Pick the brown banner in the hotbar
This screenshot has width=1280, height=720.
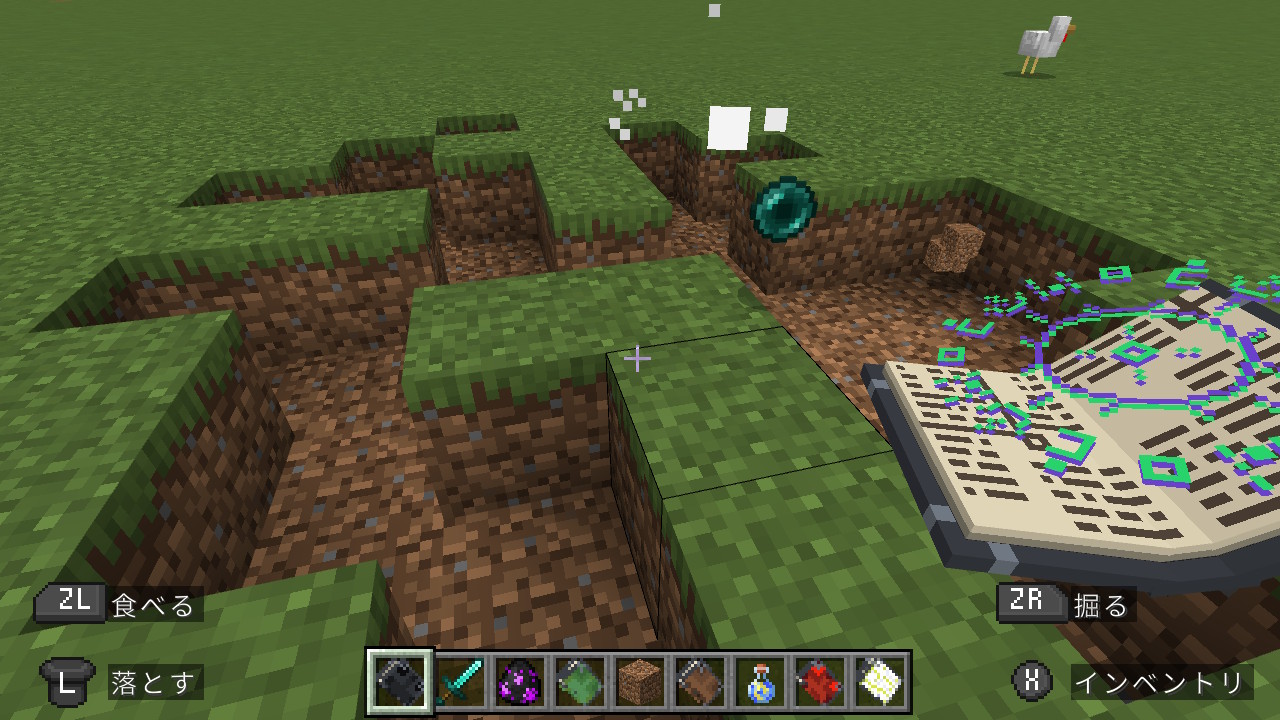pyautogui.click(x=700, y=682)
